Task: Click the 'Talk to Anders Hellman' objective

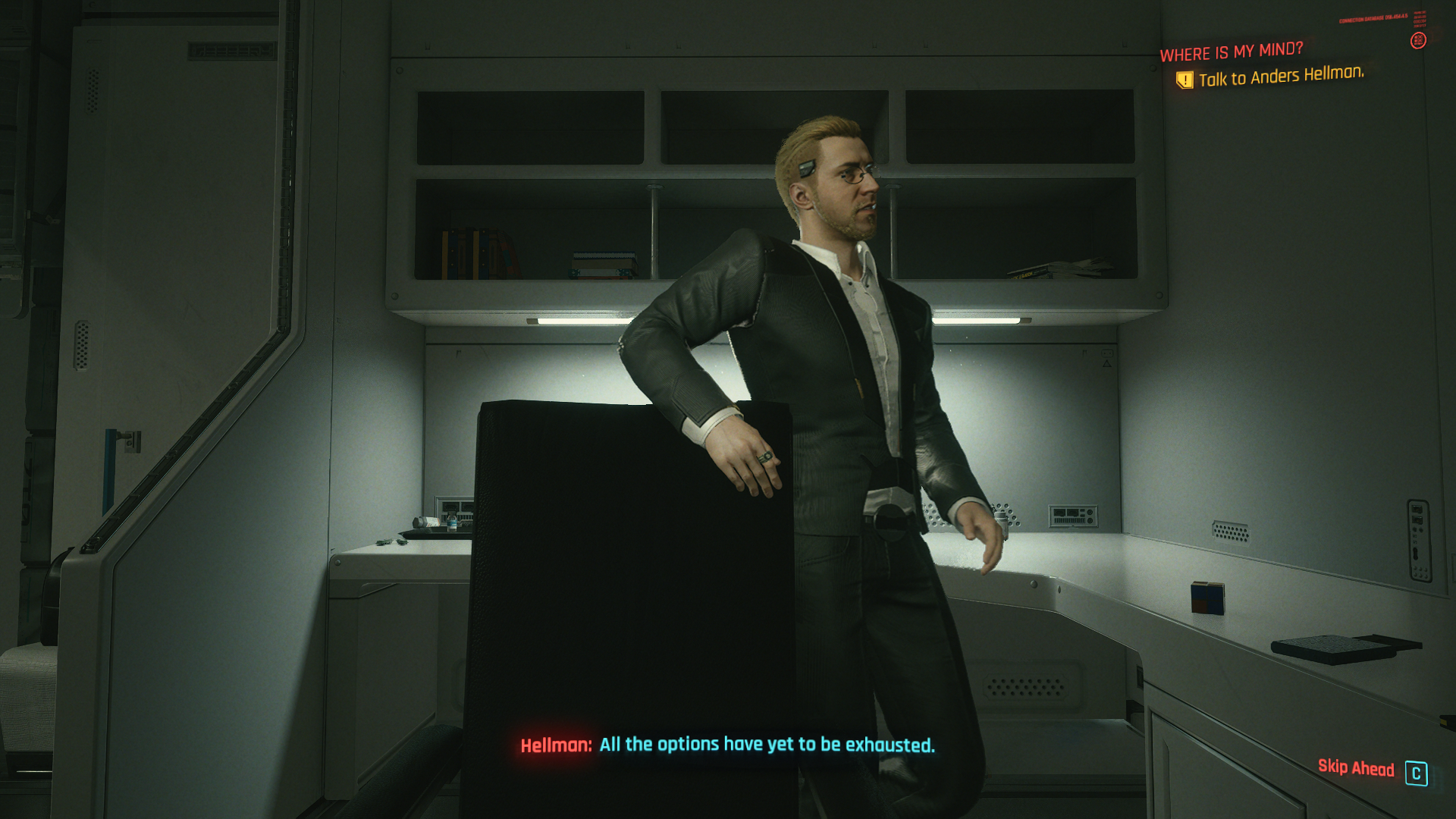Action: [x=1281, y=76]
